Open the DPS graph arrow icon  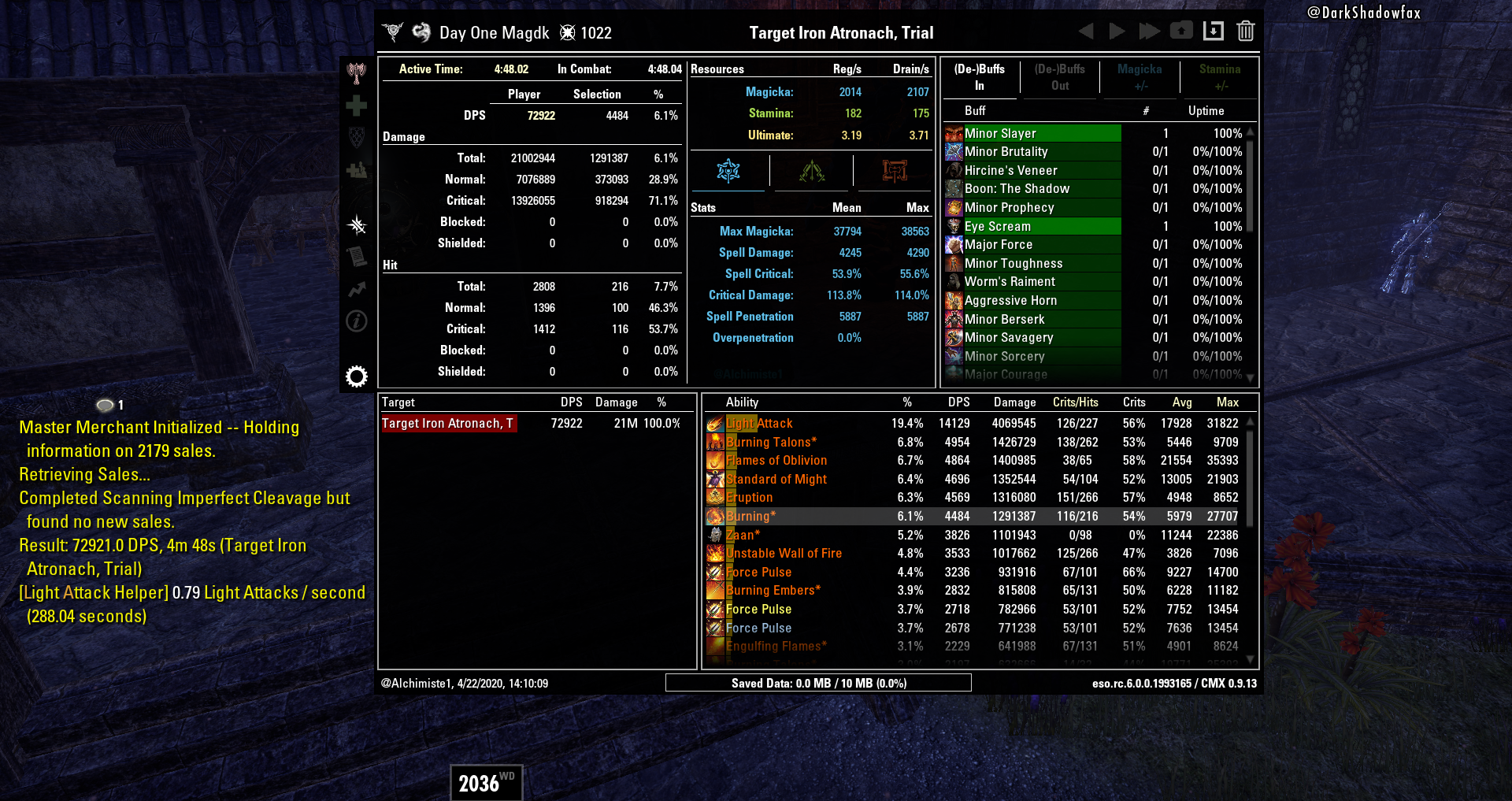pos(357,289)
